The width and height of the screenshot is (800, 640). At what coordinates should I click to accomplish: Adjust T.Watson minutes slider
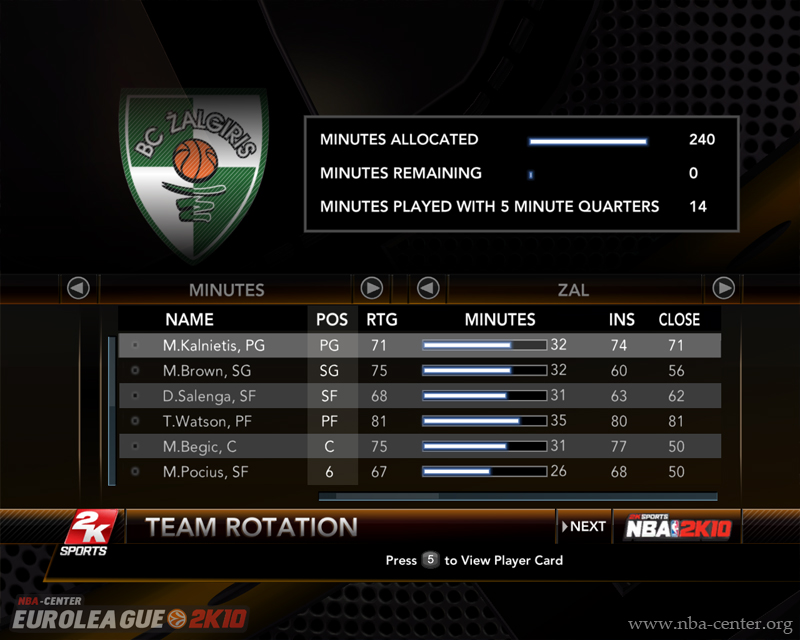tap(485, 421)
